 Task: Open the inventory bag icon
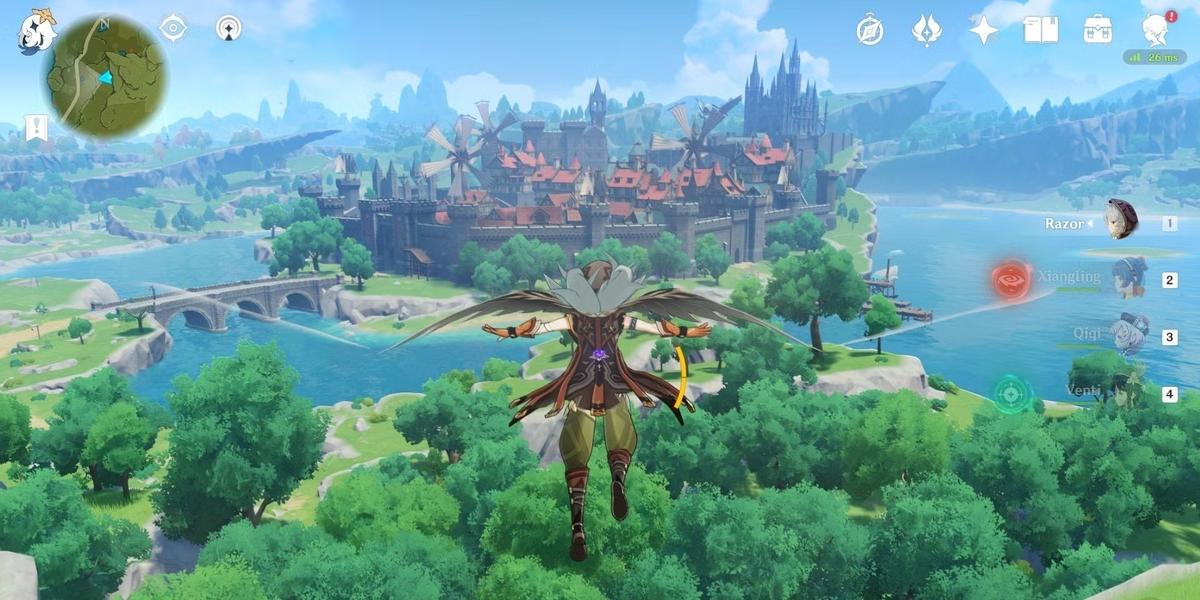point(1098,30)
